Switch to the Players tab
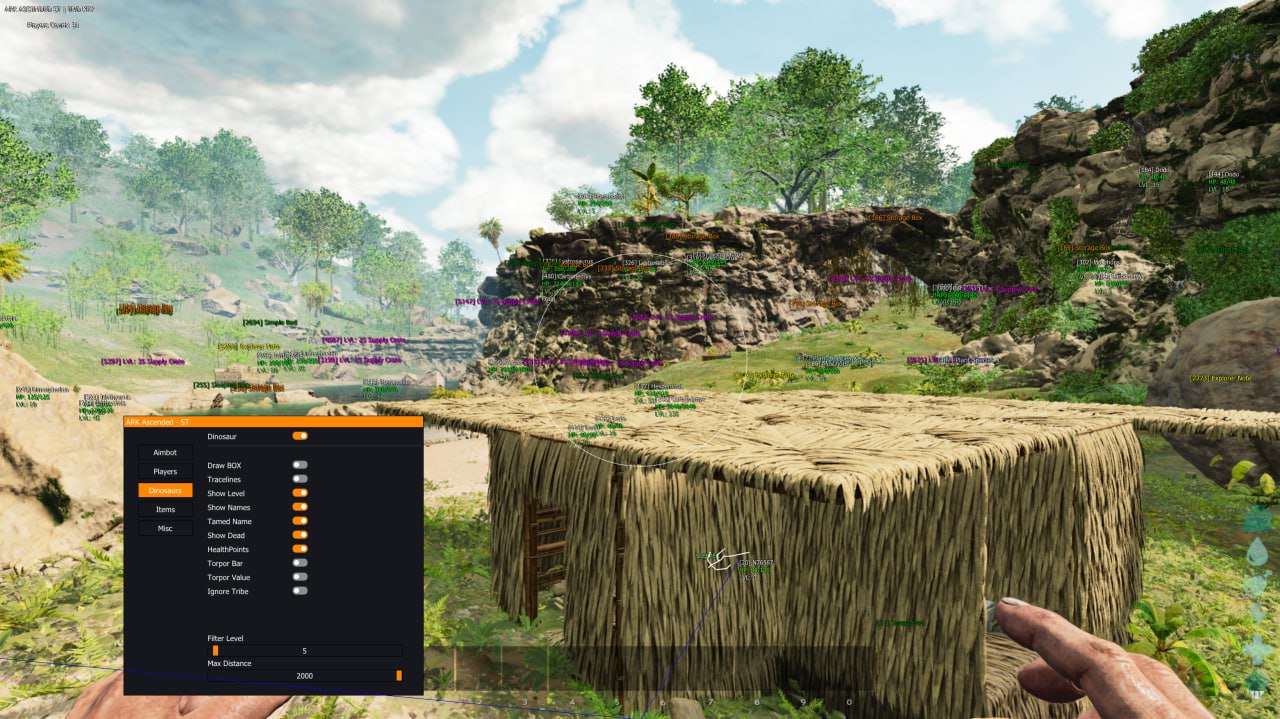The image size is (1280, 719). tap(165, 472)
